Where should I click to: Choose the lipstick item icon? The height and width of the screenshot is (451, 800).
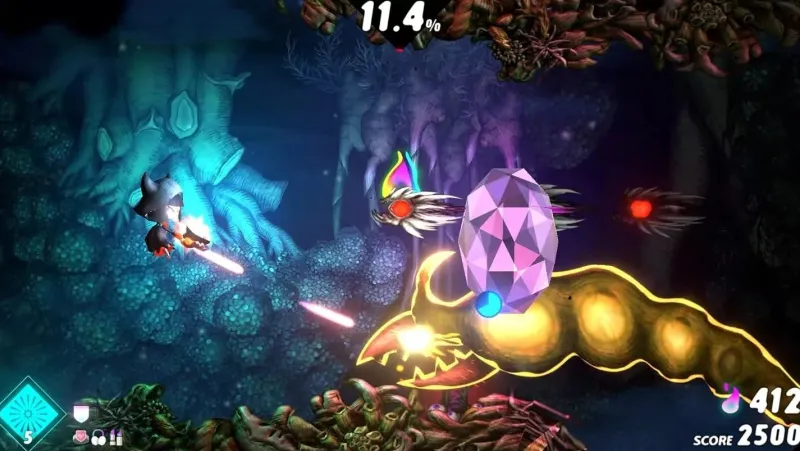(115, 437)
